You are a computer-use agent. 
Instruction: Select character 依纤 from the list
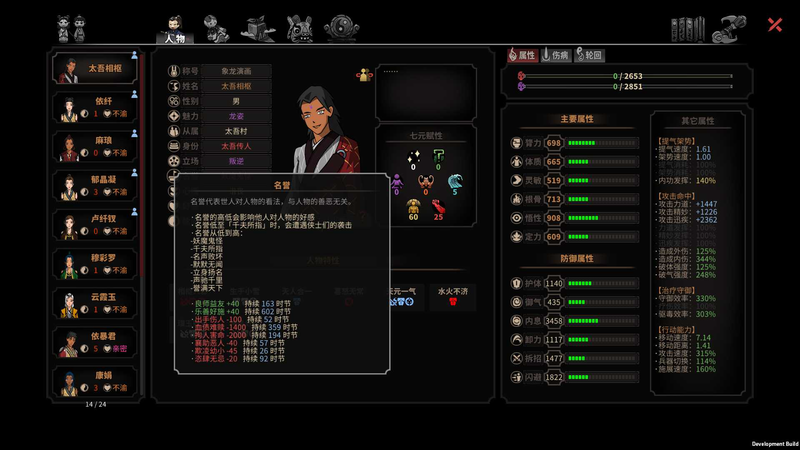[96, 108]
